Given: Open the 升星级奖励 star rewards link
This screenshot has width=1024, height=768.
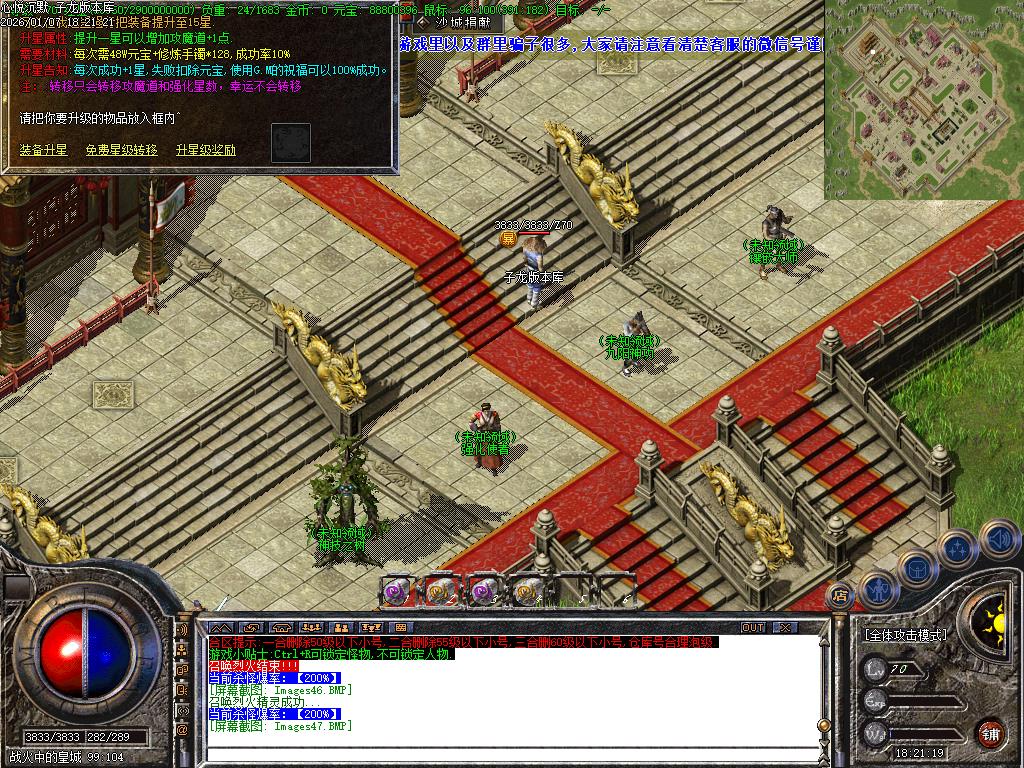Looking at the screenshot, I should (x=206, y=150).
